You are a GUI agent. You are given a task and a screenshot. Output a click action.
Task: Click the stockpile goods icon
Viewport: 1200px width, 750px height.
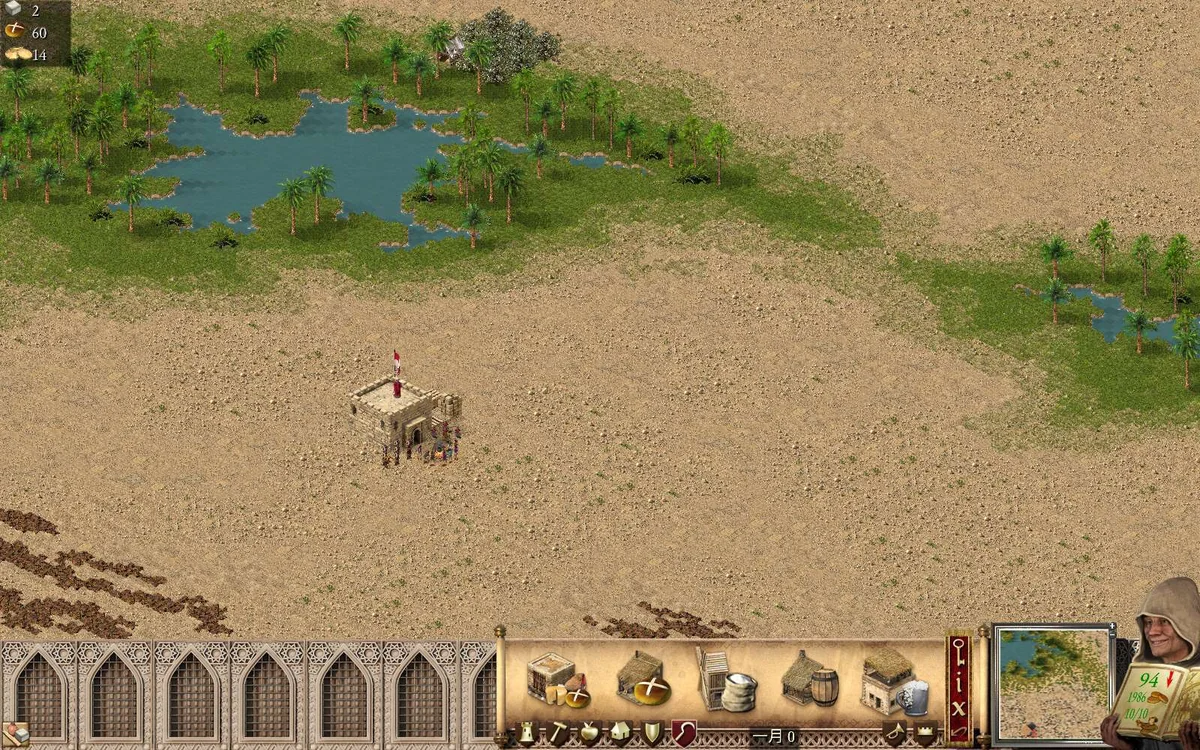click(15, 734)
